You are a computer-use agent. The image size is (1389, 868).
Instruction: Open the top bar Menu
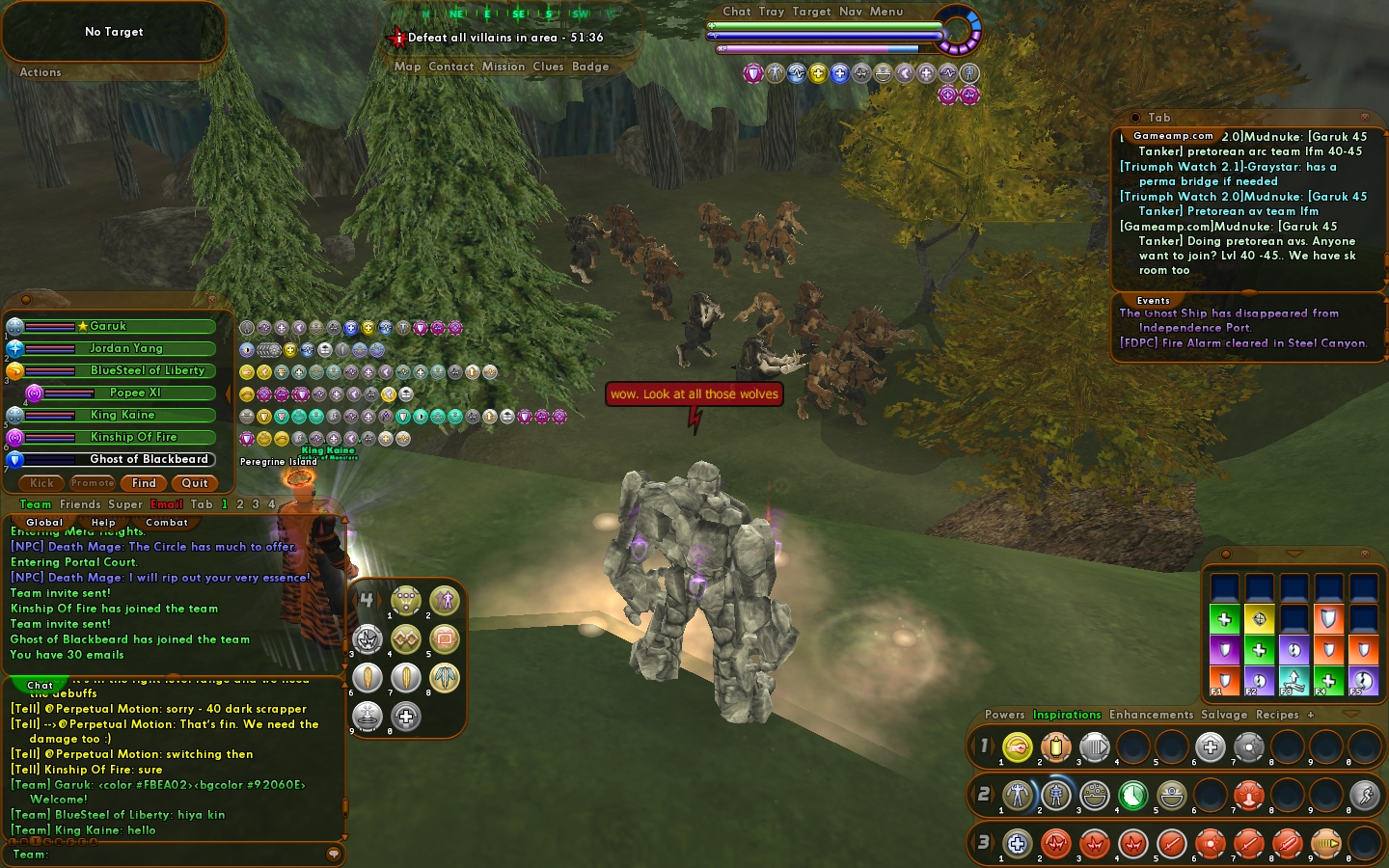(x=886, y=12)
